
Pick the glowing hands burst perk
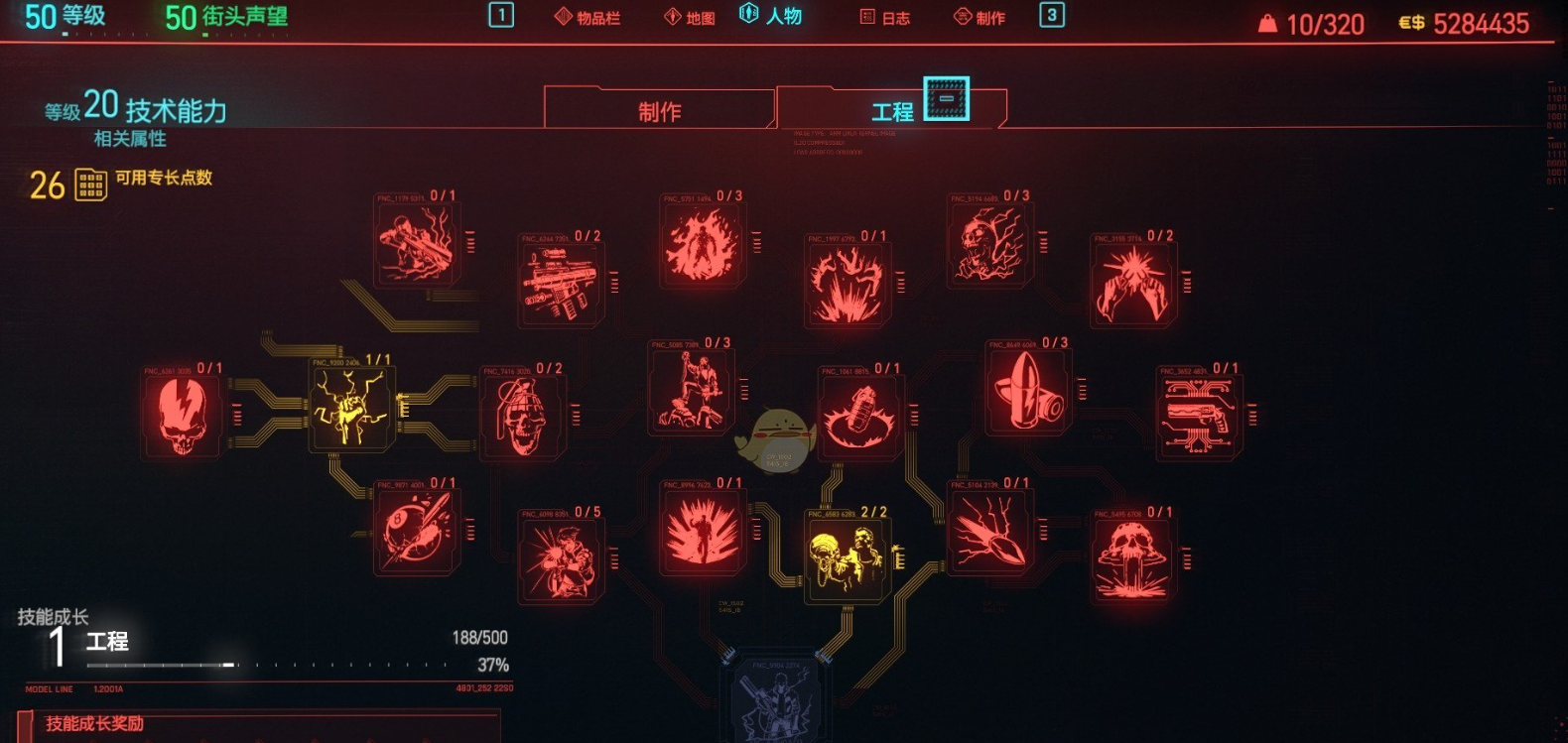coord(1132,284)
